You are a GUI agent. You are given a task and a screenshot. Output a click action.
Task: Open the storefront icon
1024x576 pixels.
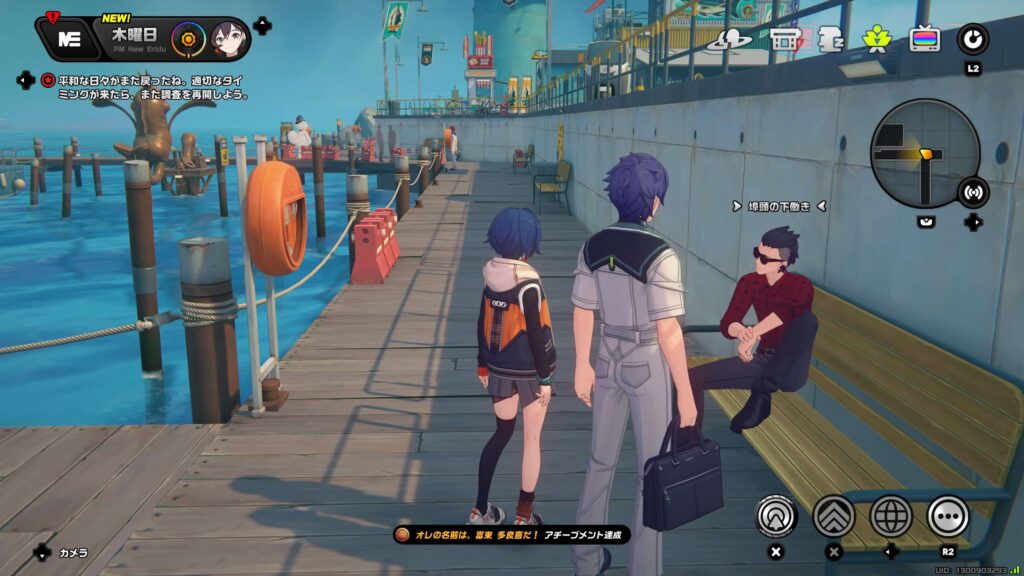tap(787, 40)
